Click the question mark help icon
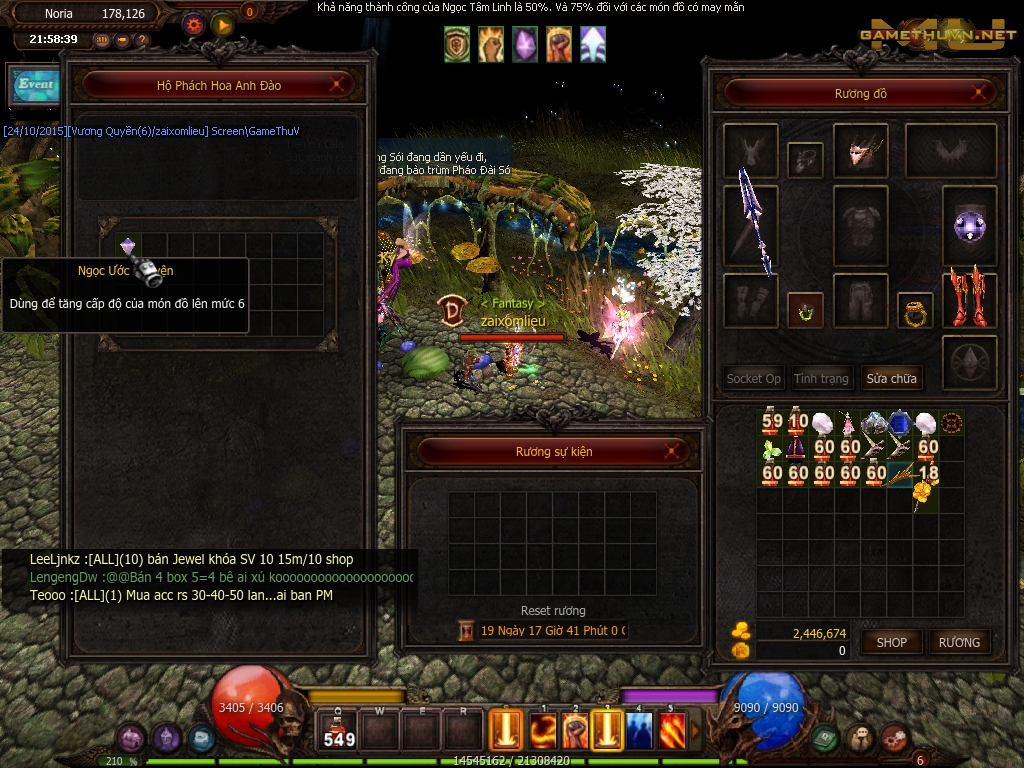The image size is (1024, 768). pyautogui.click(x=142, y=40)
